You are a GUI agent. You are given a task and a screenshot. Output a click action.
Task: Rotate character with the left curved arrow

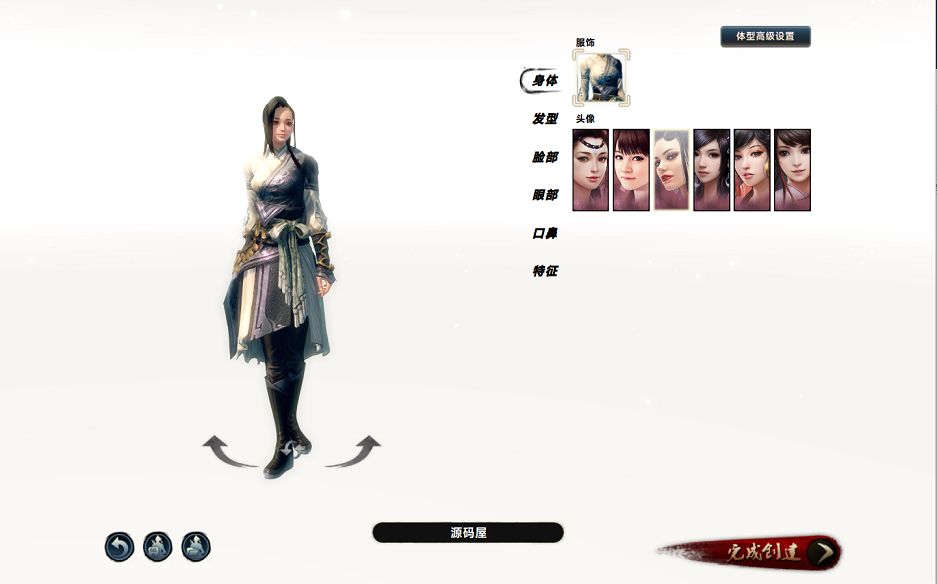[x=228, y=452]
